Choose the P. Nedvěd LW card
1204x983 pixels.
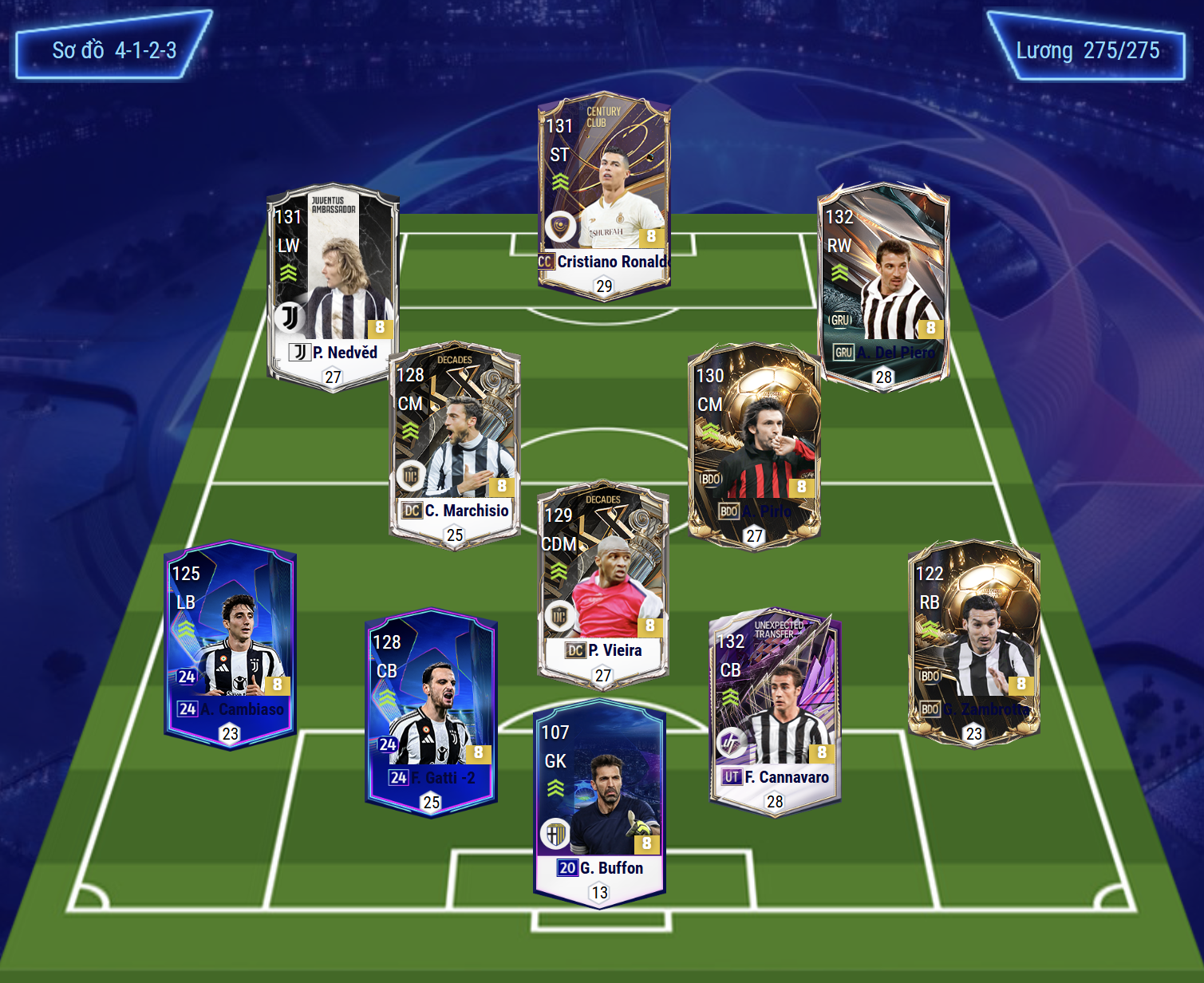coord(333,287)
